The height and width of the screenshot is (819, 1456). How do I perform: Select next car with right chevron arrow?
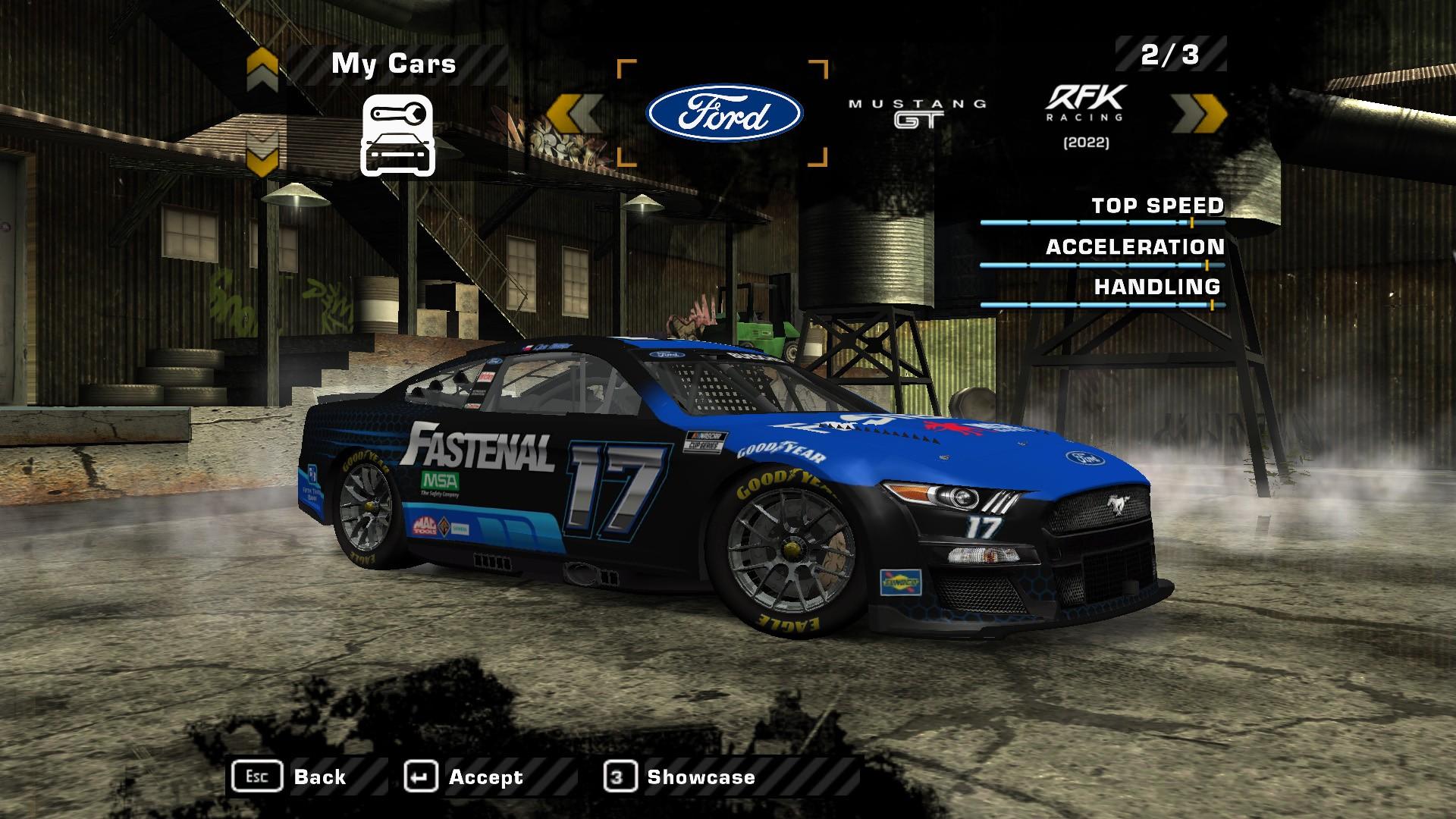coord(1199,114)
